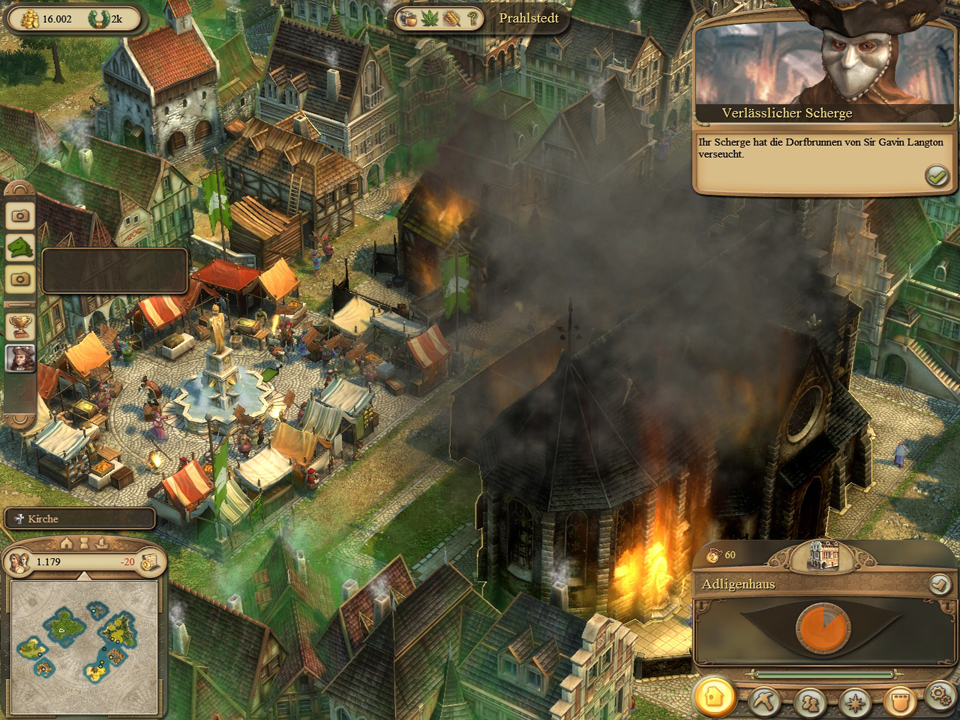Open the shield-shaped menu button
This screenshot has height=720, width=960.
coord(899,699)
